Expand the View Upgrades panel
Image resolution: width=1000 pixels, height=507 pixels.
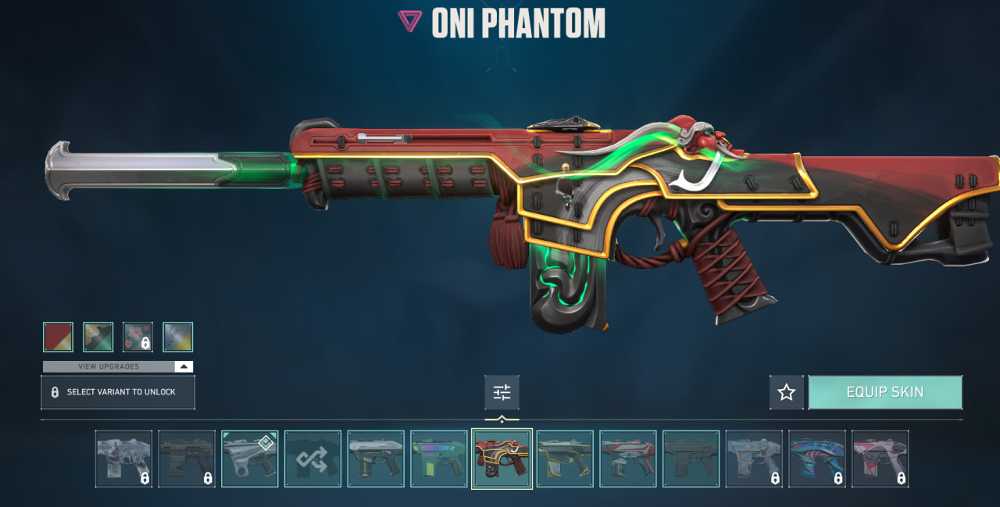coord(118,367)
